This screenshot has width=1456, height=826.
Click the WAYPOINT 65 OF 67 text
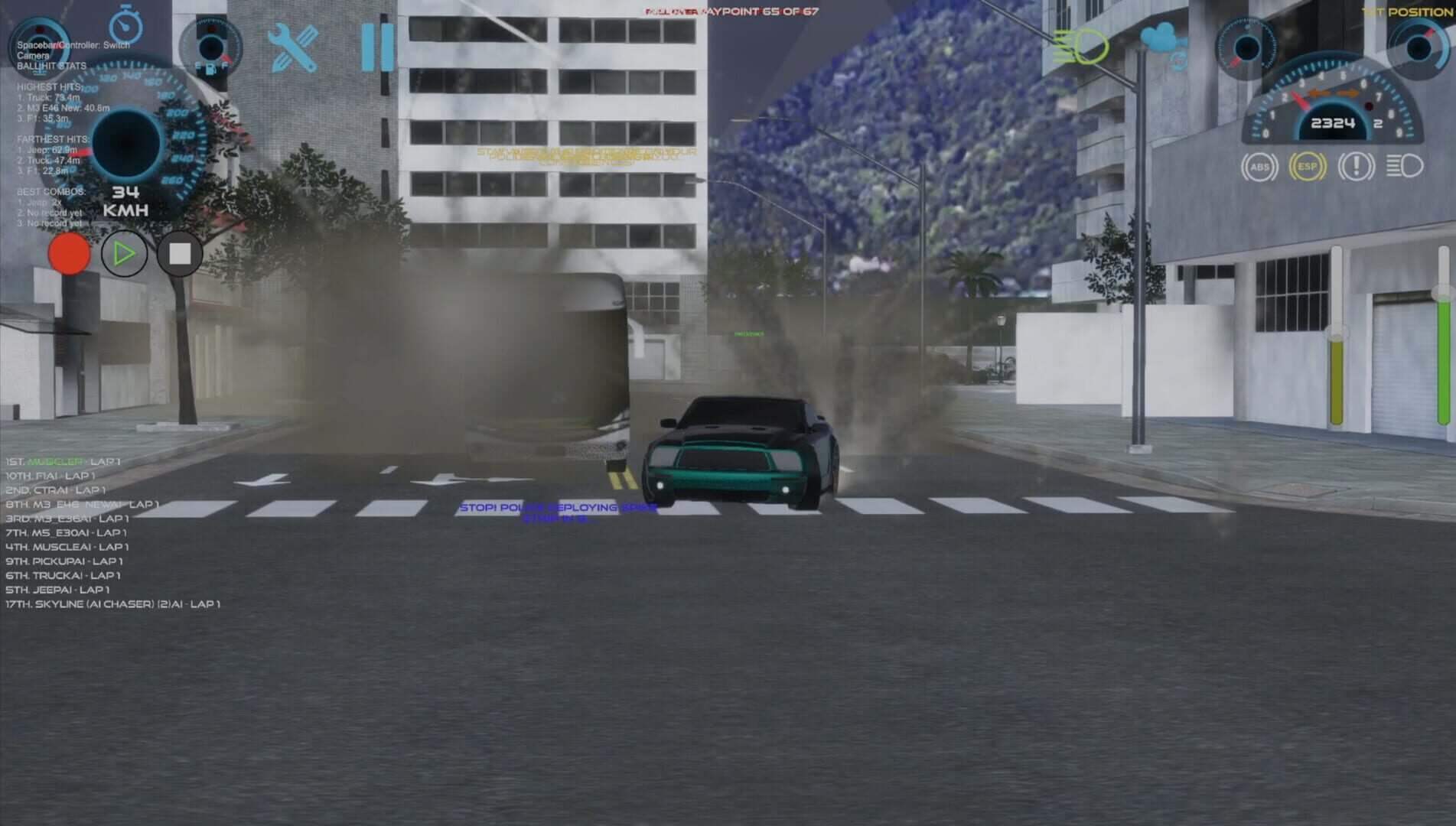757,11
